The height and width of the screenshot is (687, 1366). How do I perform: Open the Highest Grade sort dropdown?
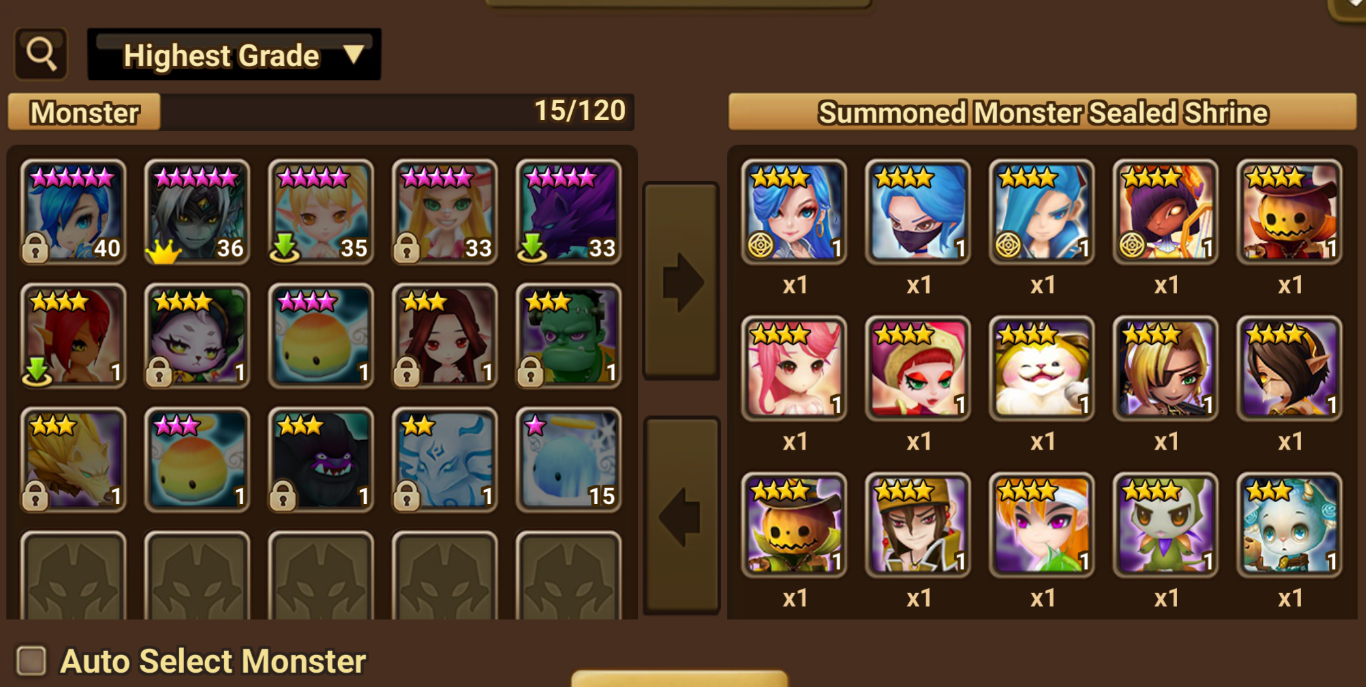coord(234,55)
